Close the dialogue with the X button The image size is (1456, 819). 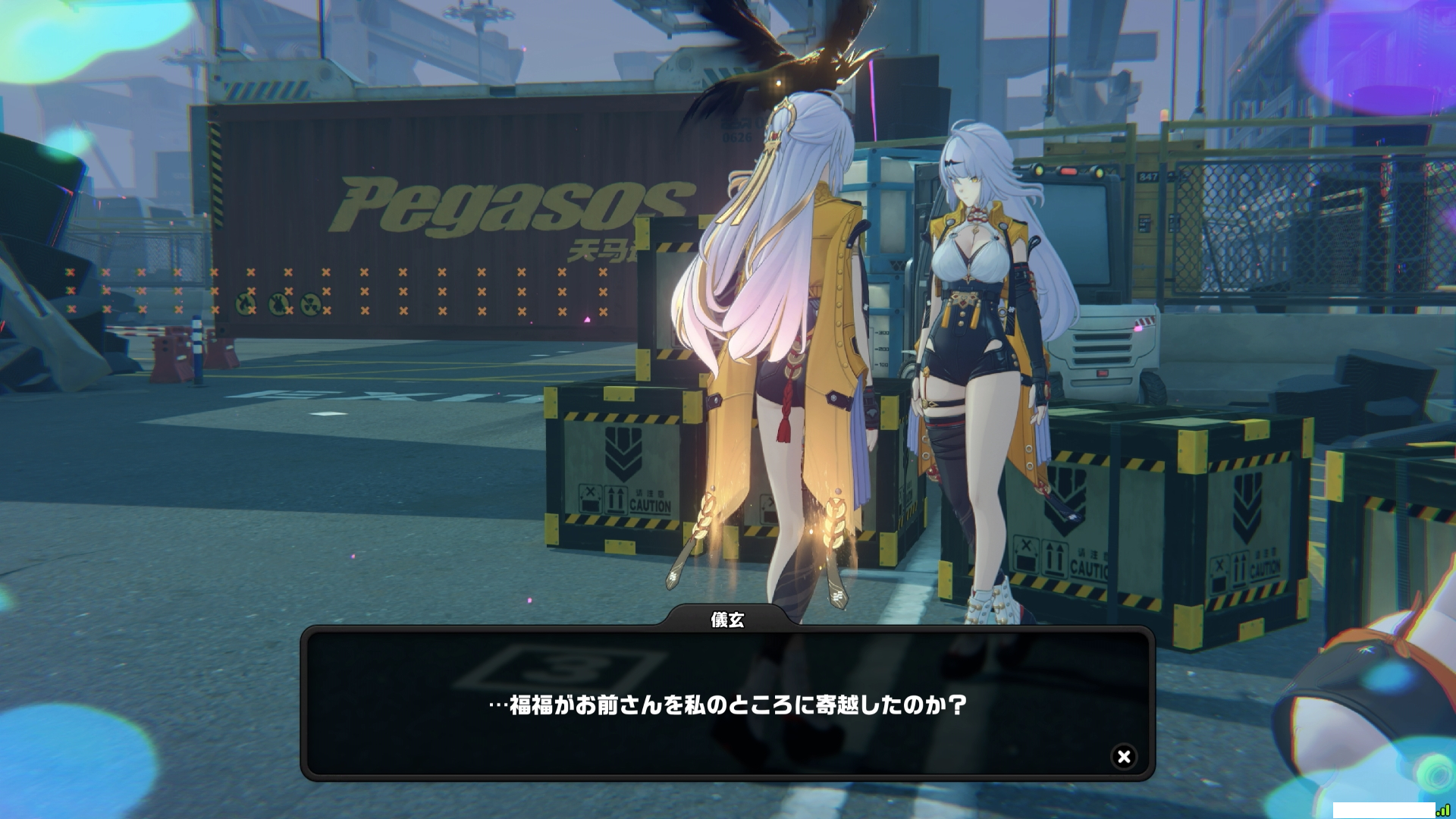1124,756
